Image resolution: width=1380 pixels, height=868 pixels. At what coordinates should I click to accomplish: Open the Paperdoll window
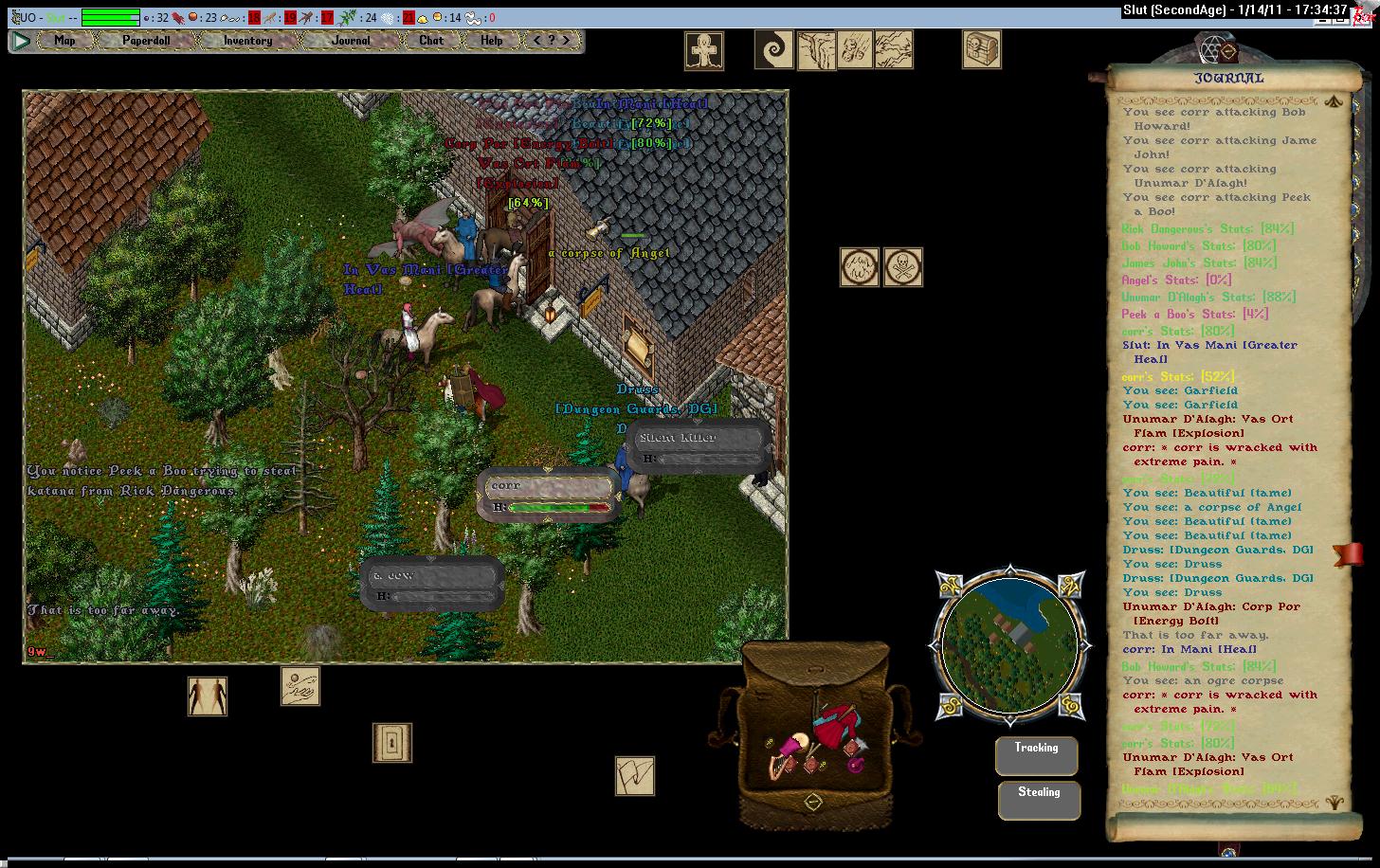[145, 41]
